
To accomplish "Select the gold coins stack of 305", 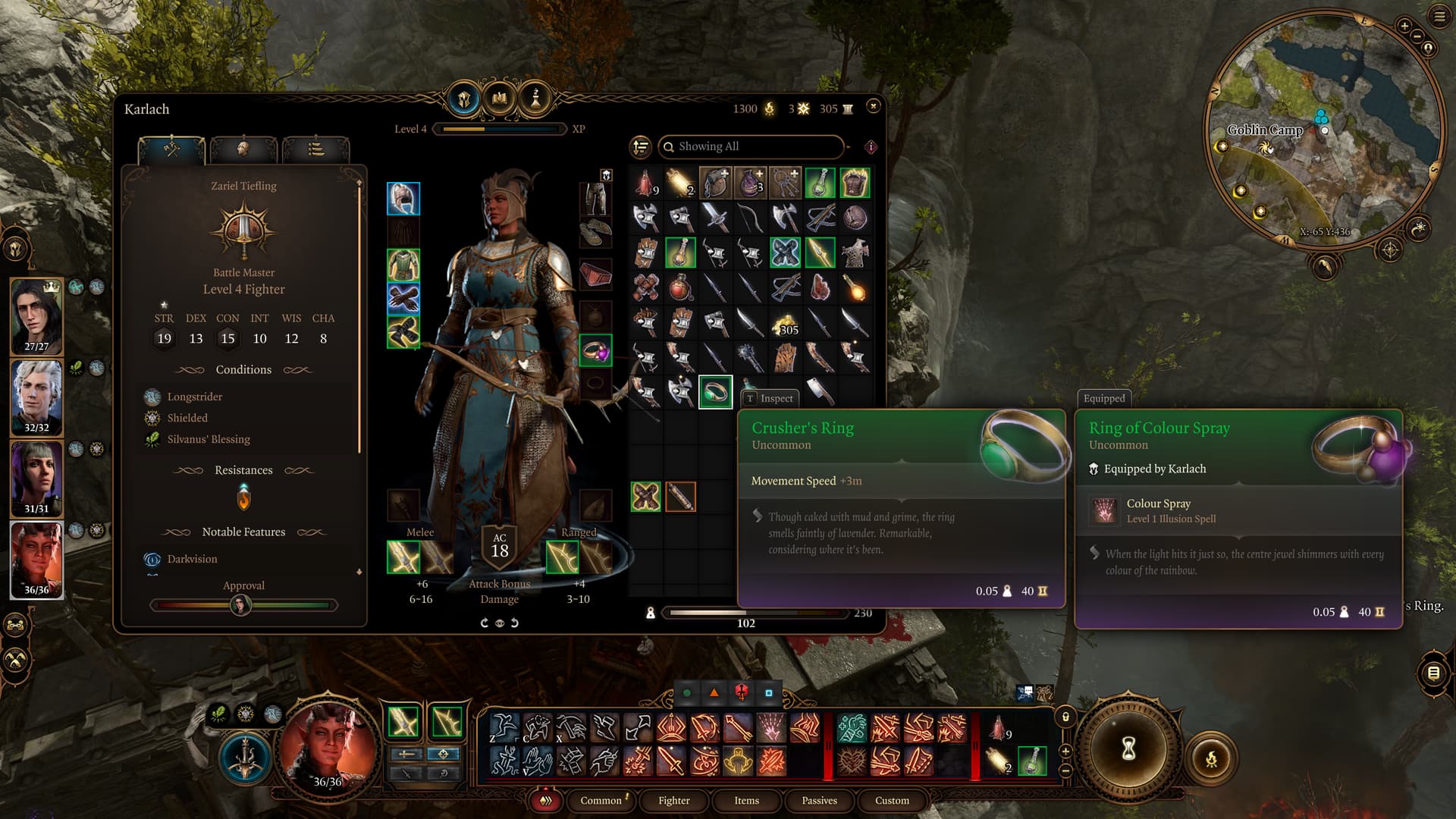I will pos(785,324).
